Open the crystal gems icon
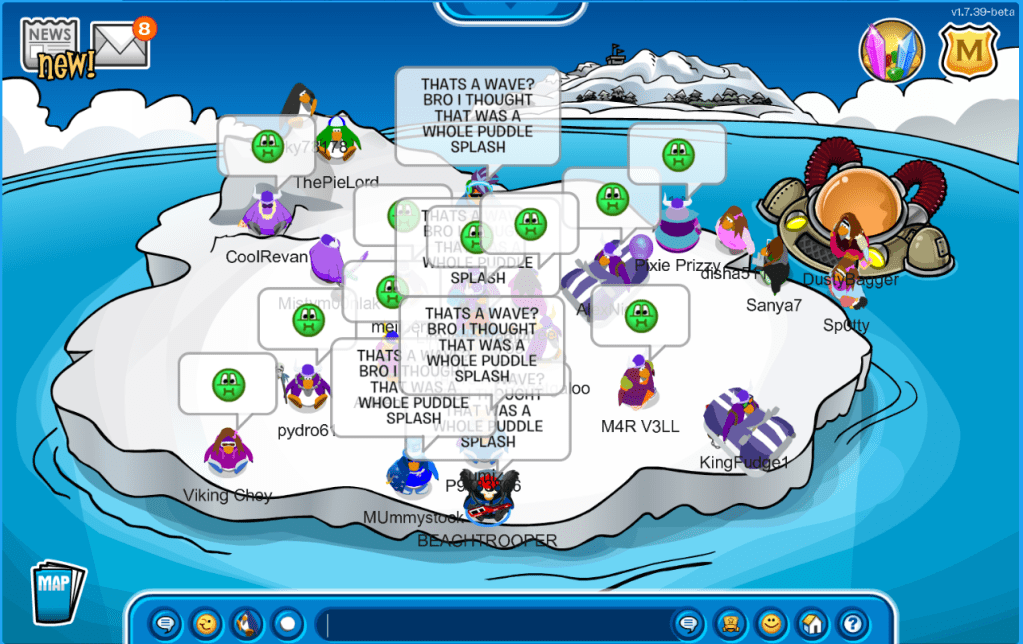The image size is (1023, 644). click(891, 51)
